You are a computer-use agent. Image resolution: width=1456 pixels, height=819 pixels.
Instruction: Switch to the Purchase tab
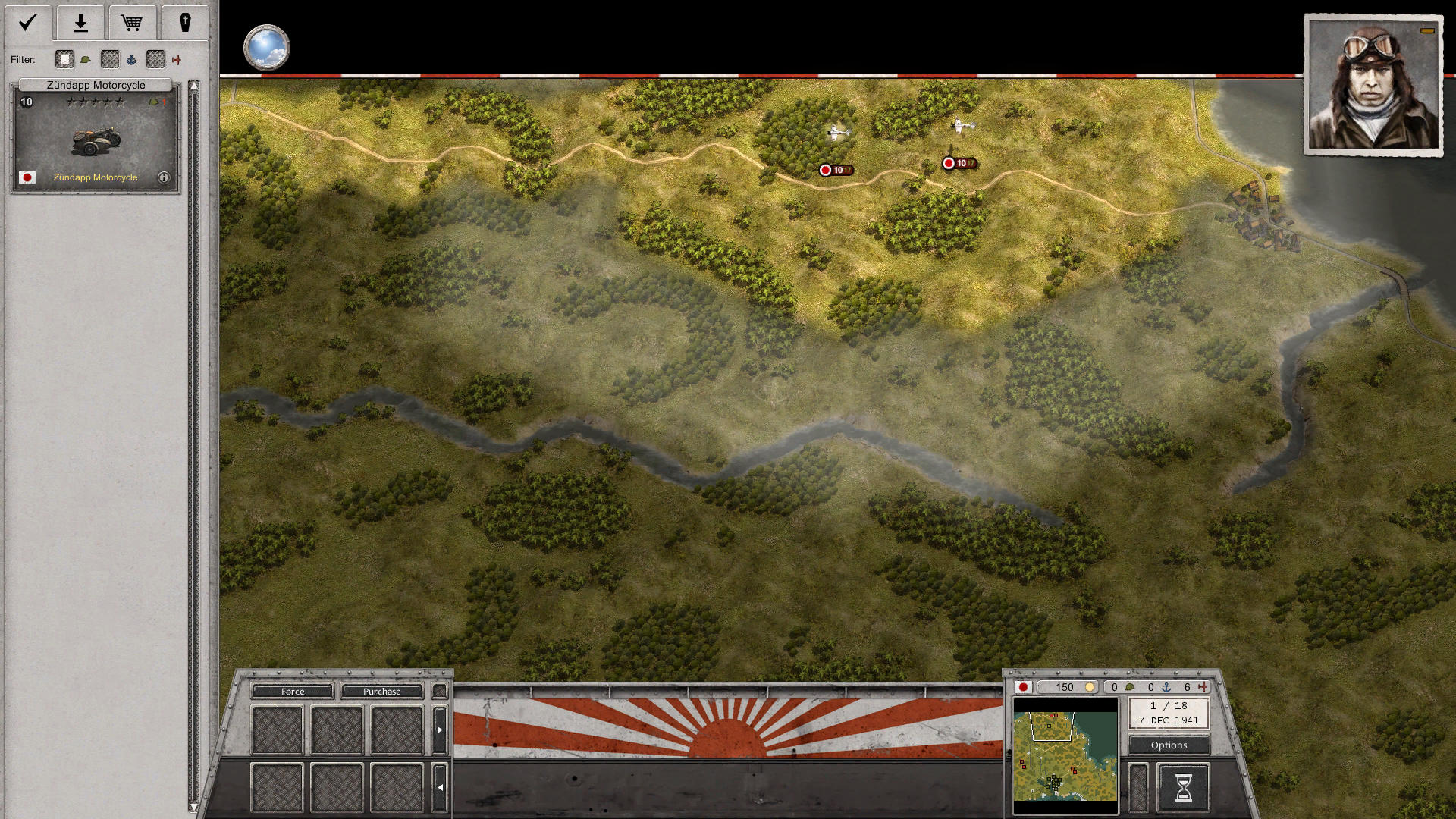click(x=382, y=692)
